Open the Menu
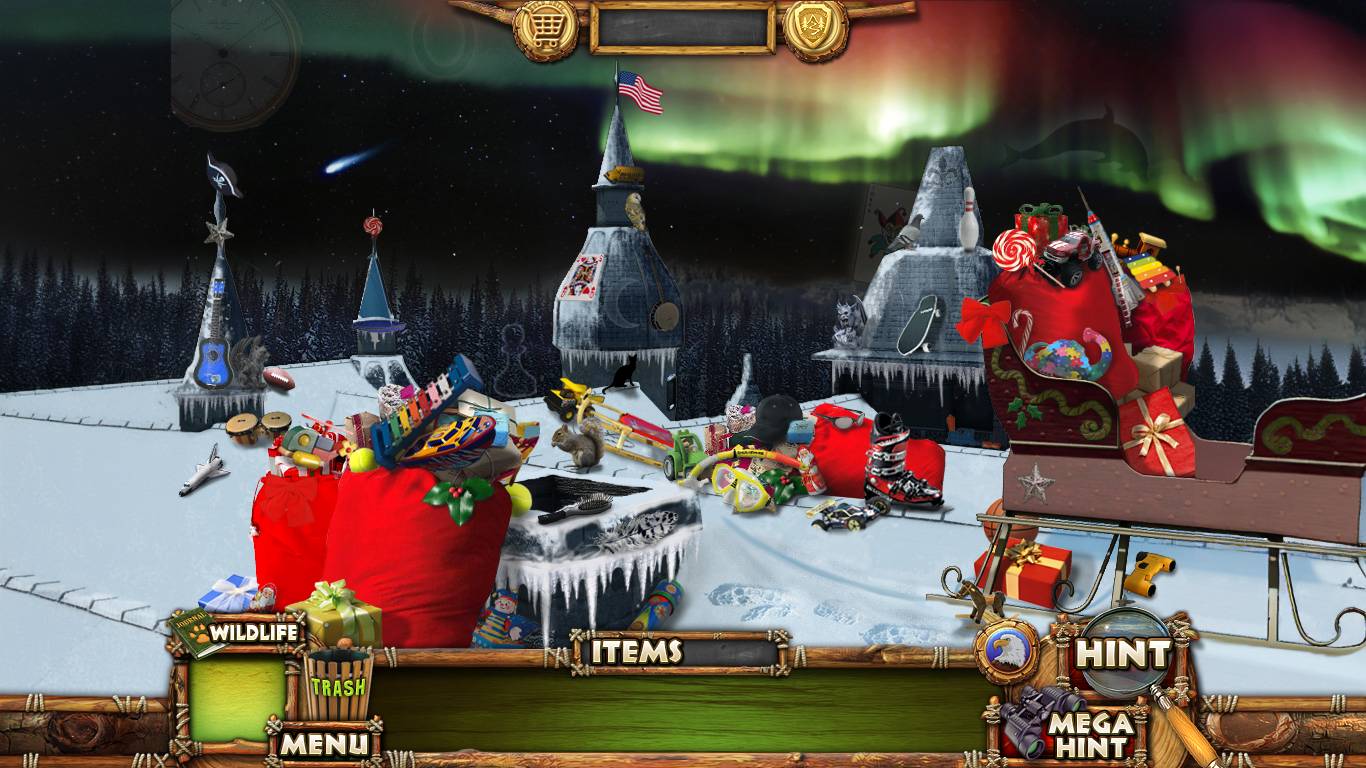Image resolution: width=1366 pixels, height=768 pixels. coord(323,743)
